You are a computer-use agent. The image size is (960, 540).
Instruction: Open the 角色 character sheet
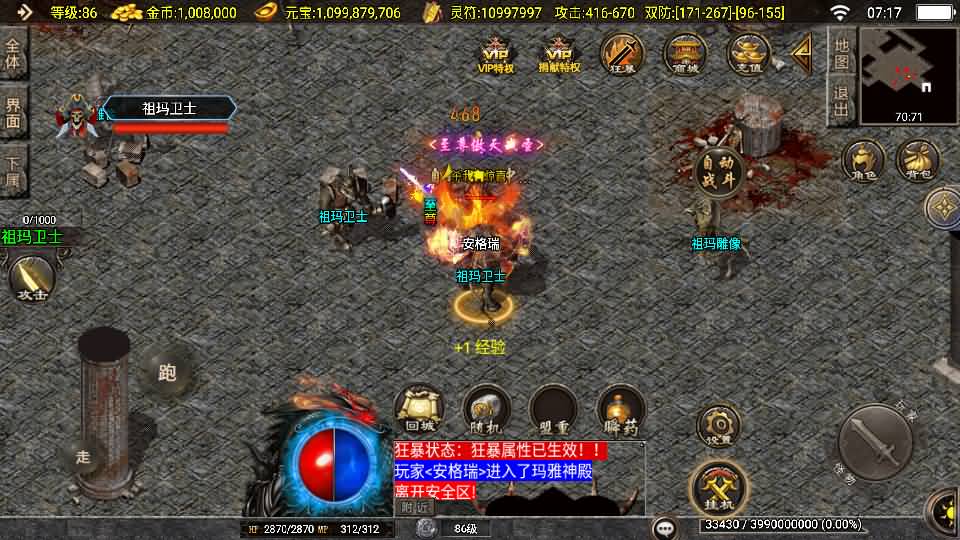pyautogui.click(x=863, y=161)
